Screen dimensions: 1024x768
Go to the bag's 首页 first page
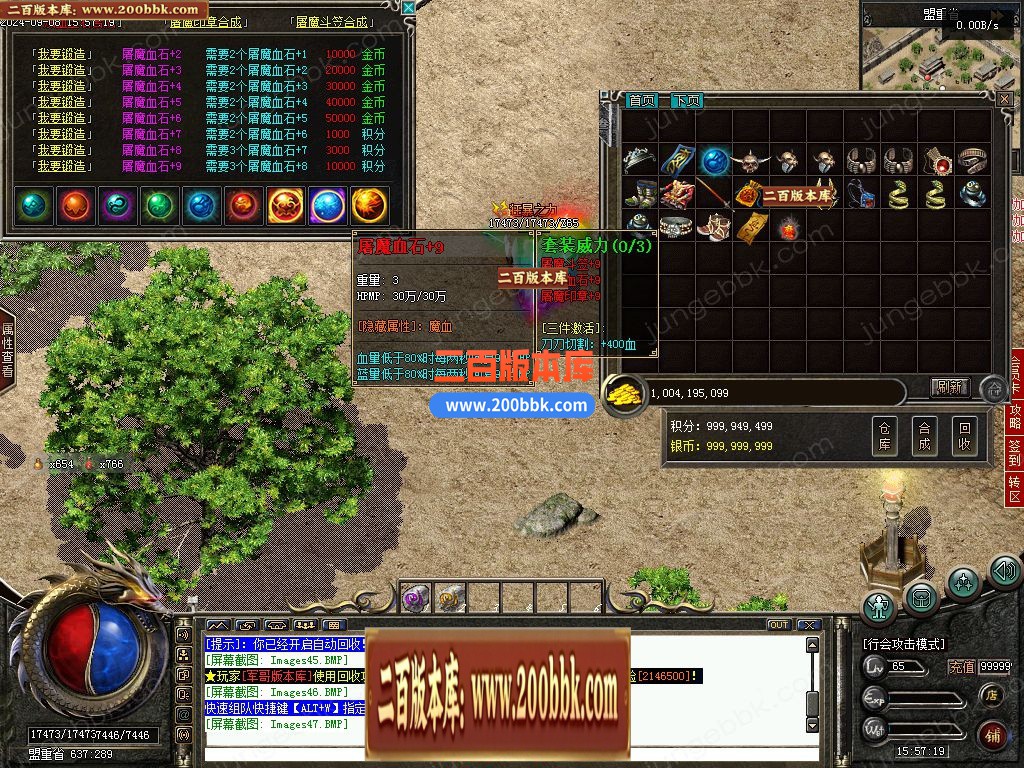pyautogui.click(x=642, y=101)
